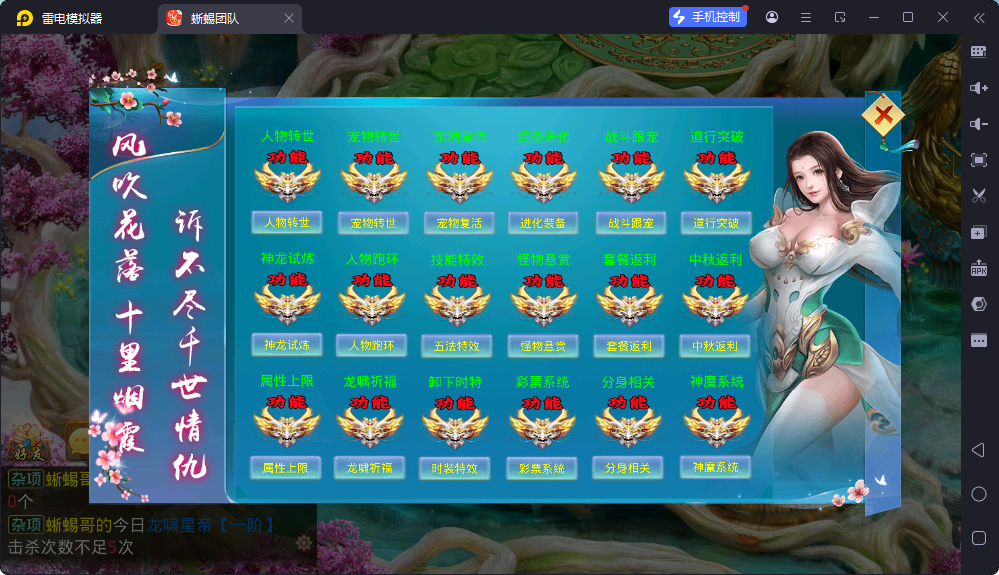Select the 中秋返利 button

tap(715, 346)
